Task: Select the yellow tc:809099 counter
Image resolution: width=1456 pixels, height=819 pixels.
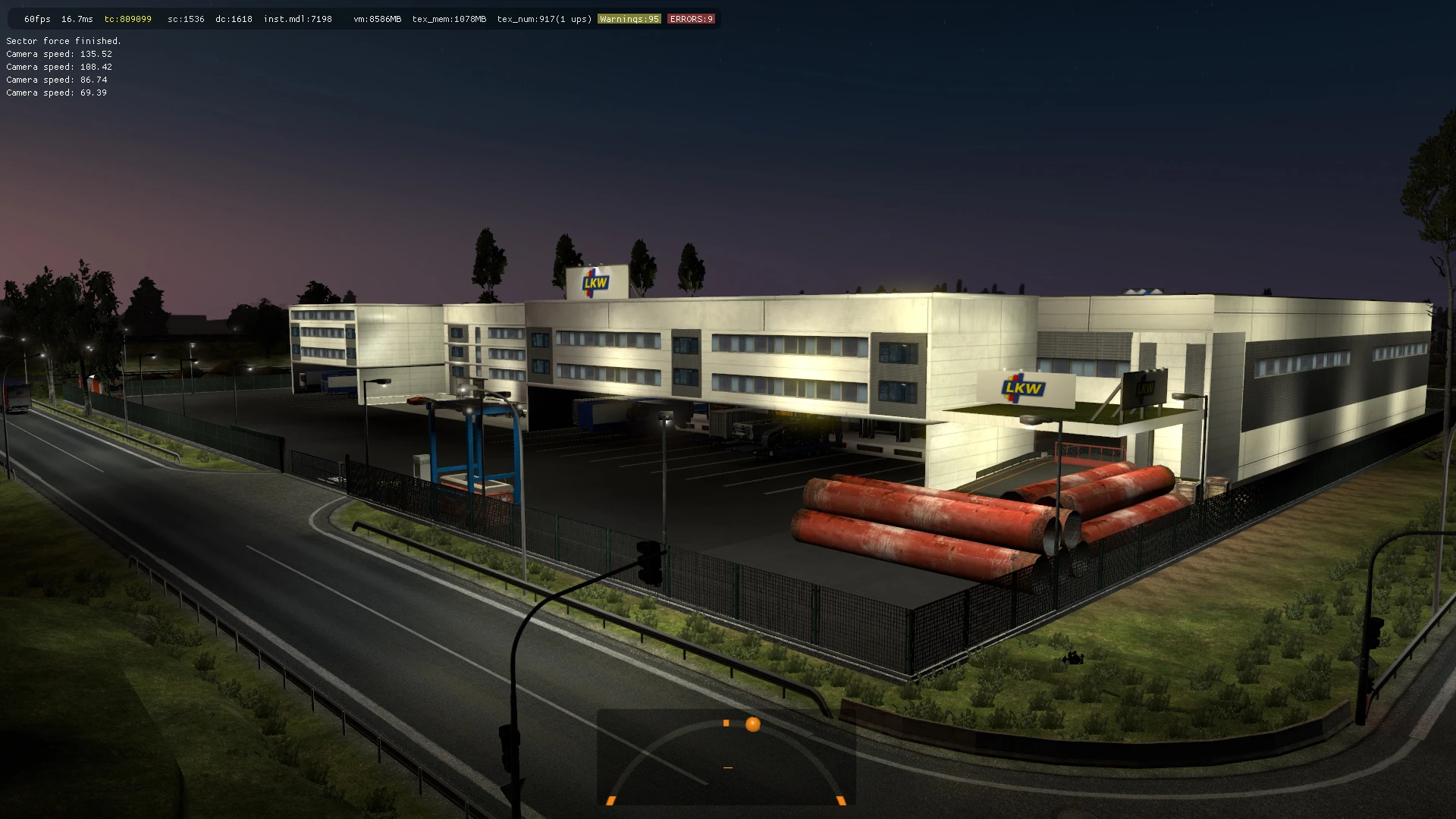Action: 127,18
